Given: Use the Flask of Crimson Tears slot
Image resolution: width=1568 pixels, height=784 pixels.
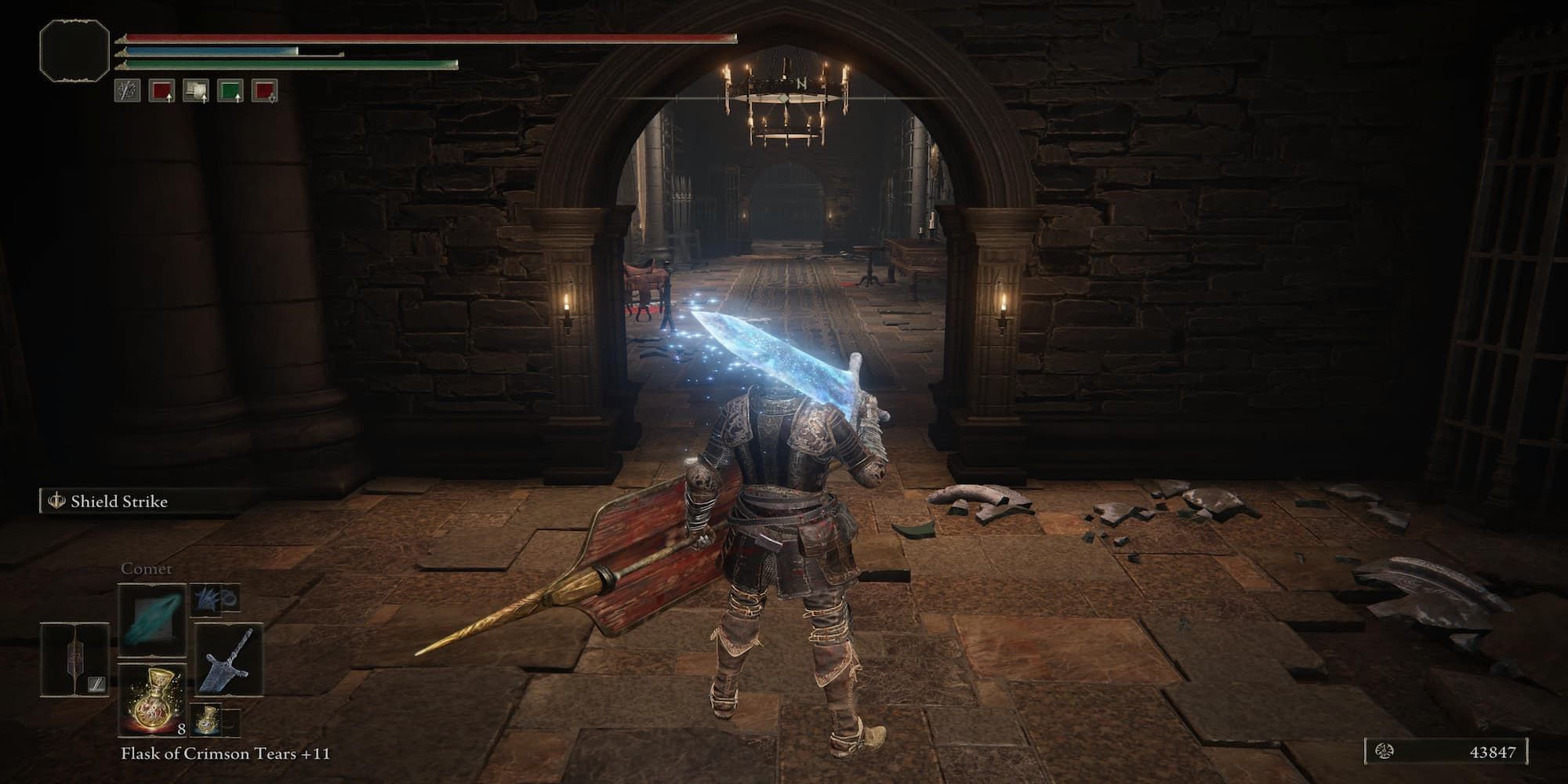Looking at the screenshot, I should coord(152,699).
